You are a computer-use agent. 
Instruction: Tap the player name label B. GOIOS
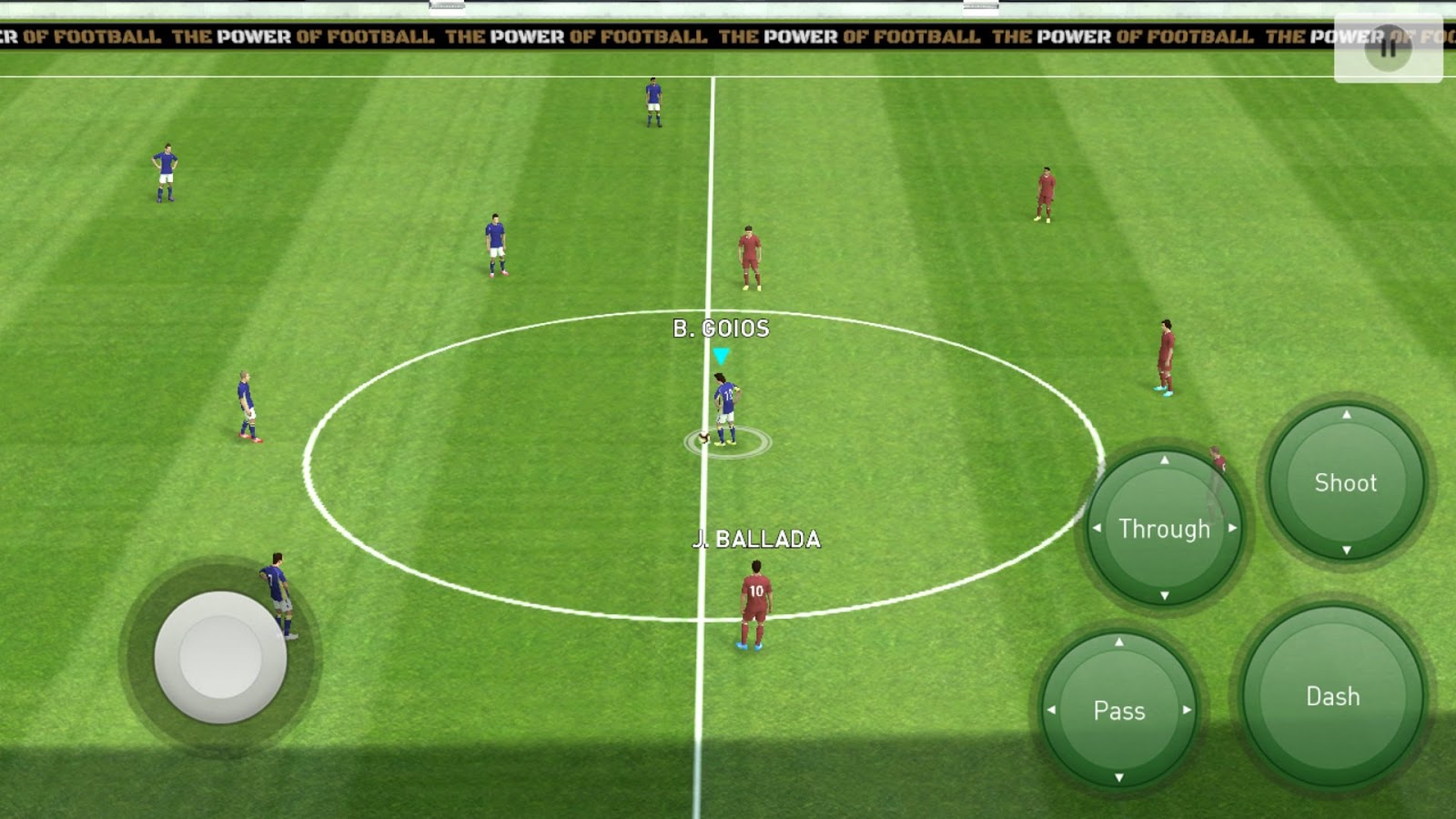[719, 329]
